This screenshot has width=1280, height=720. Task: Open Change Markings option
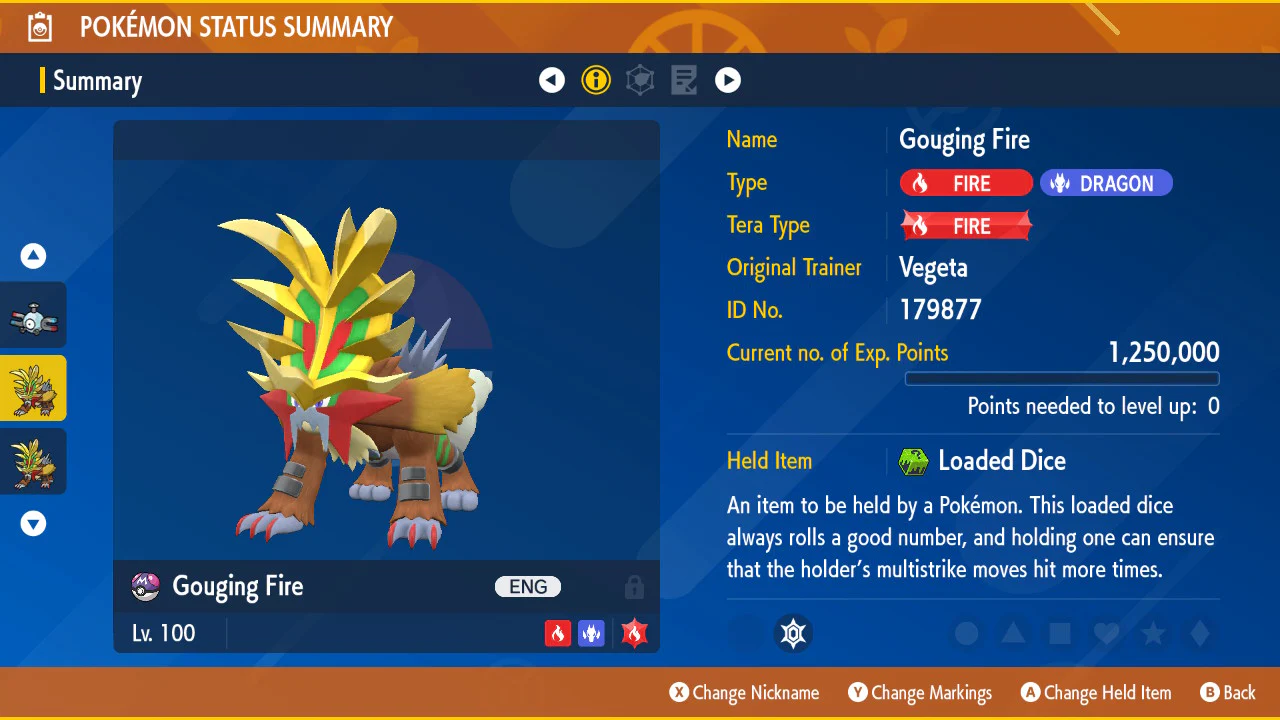tap(920, 693)
